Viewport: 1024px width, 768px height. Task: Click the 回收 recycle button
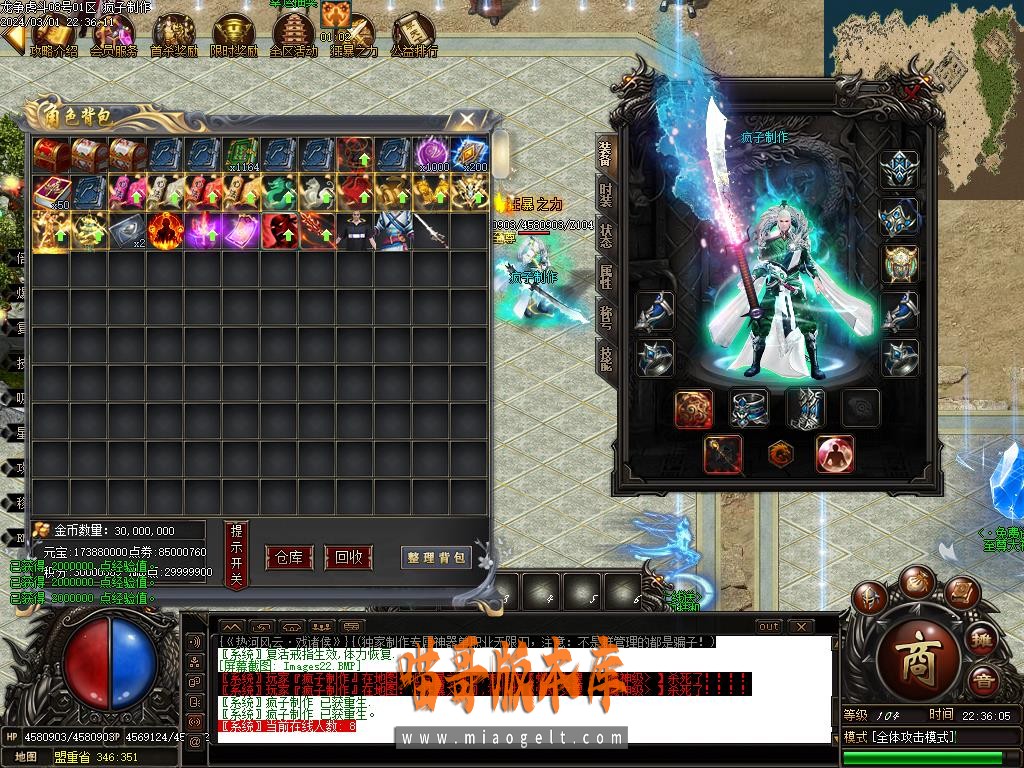(x=349, y=557)
